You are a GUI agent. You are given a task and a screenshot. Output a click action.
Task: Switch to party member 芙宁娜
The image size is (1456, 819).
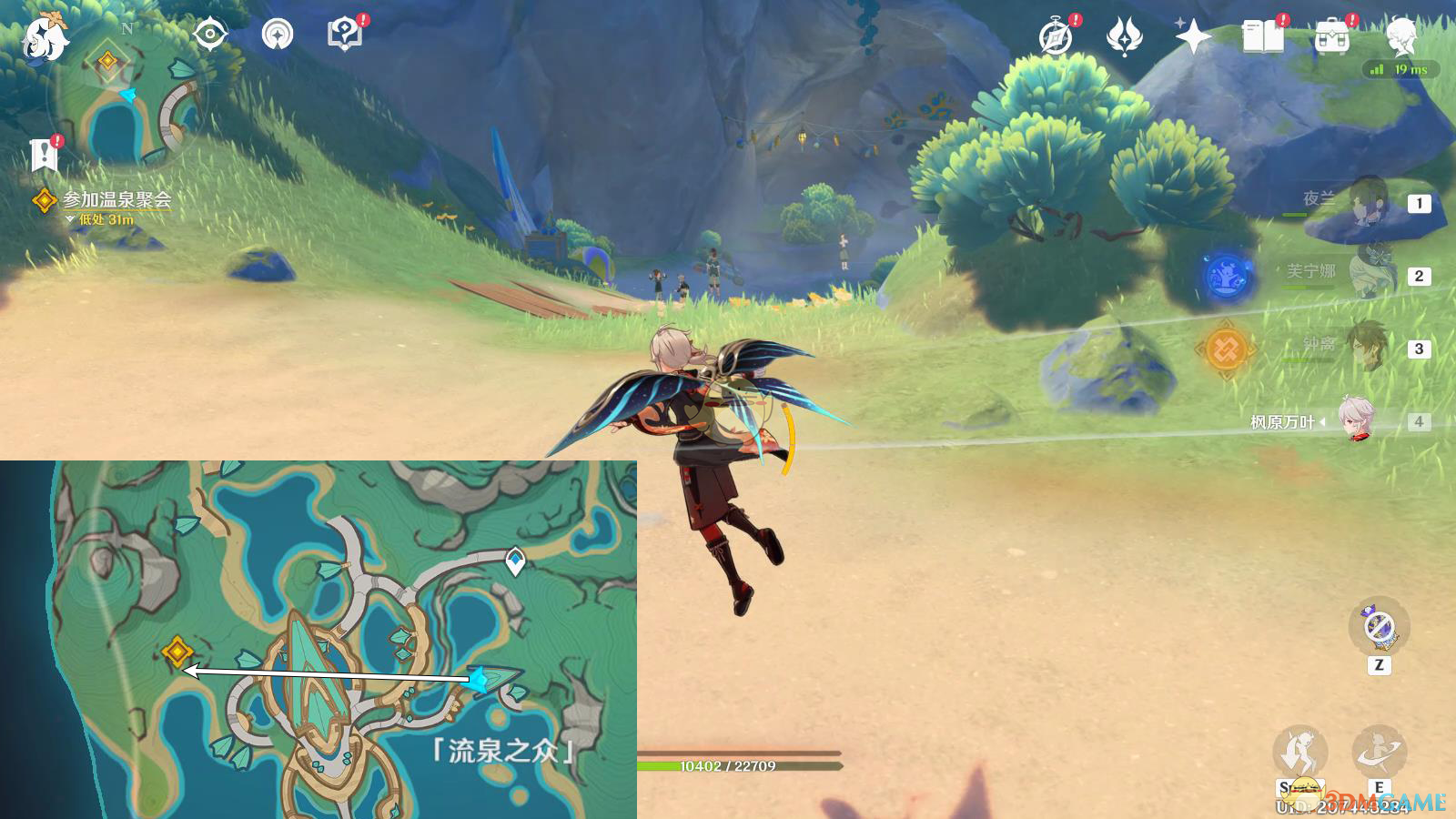pos(1370,273)
